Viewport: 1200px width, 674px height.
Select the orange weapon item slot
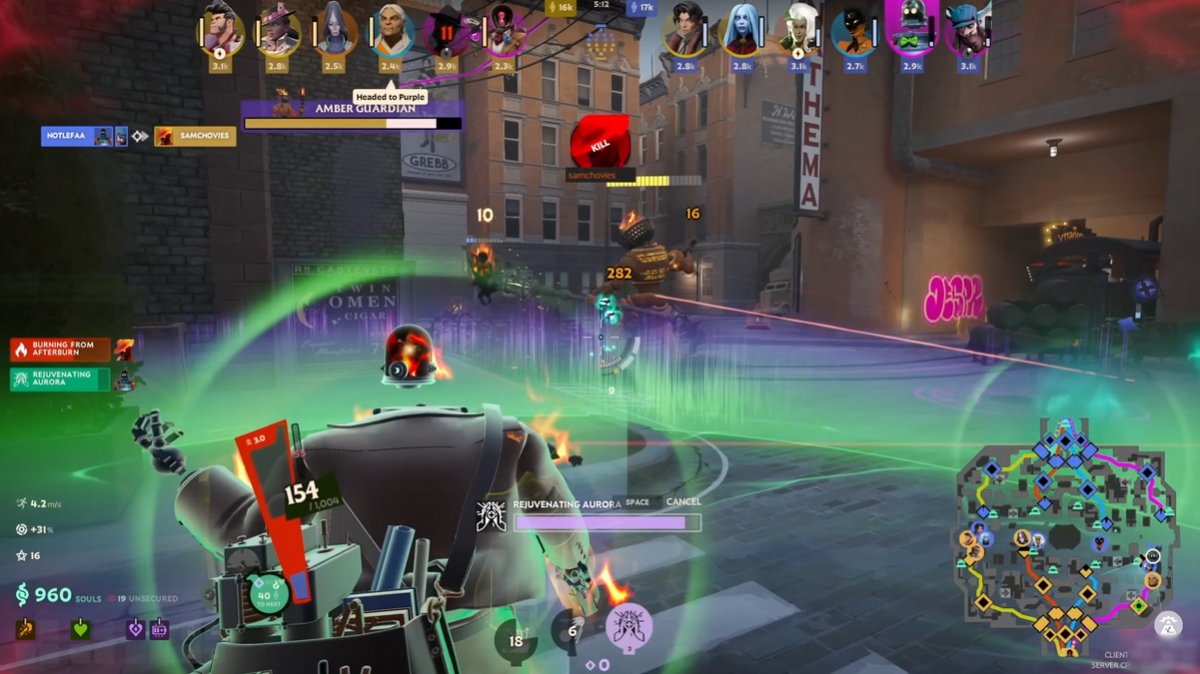(x=23, y=629)
